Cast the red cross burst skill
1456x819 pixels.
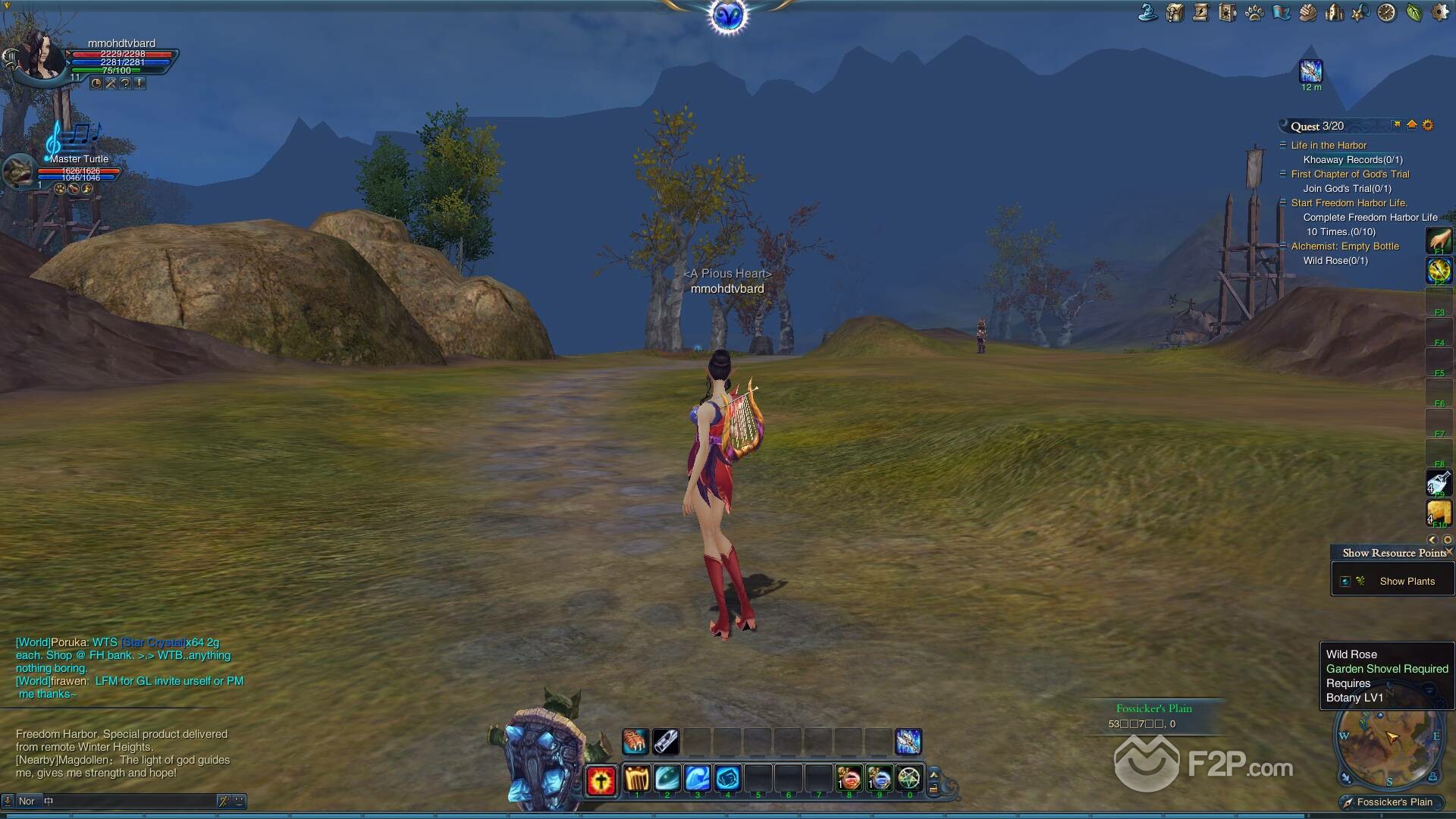pos(601,780)
